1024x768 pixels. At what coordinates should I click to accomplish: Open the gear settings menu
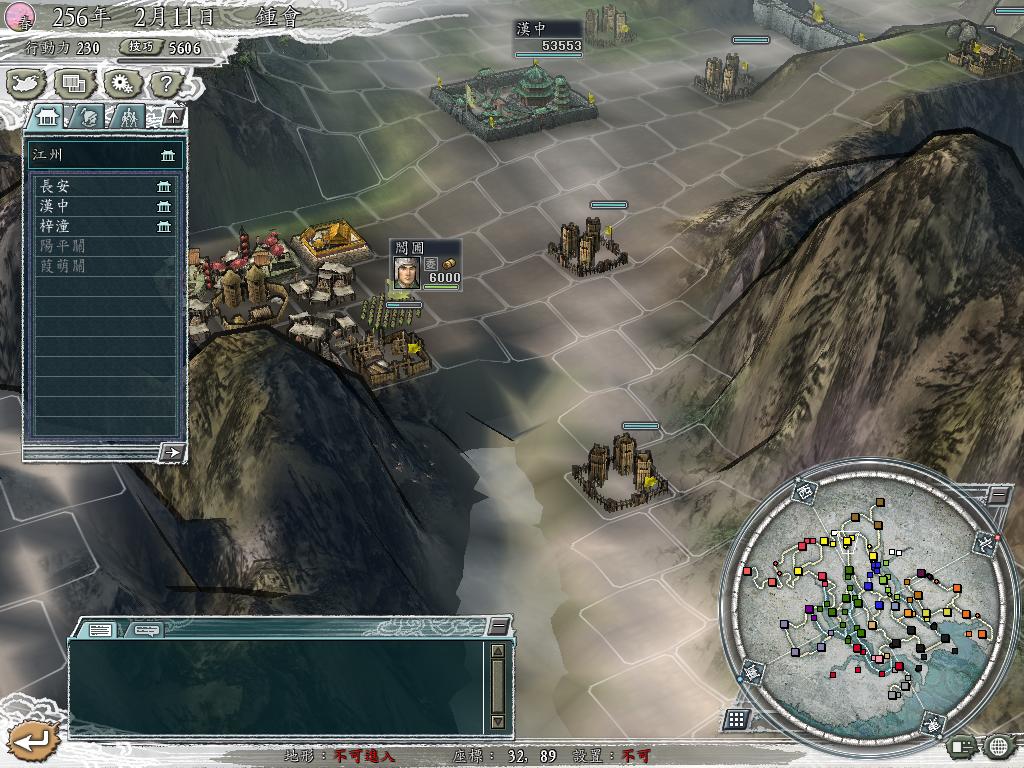point(120,84)
